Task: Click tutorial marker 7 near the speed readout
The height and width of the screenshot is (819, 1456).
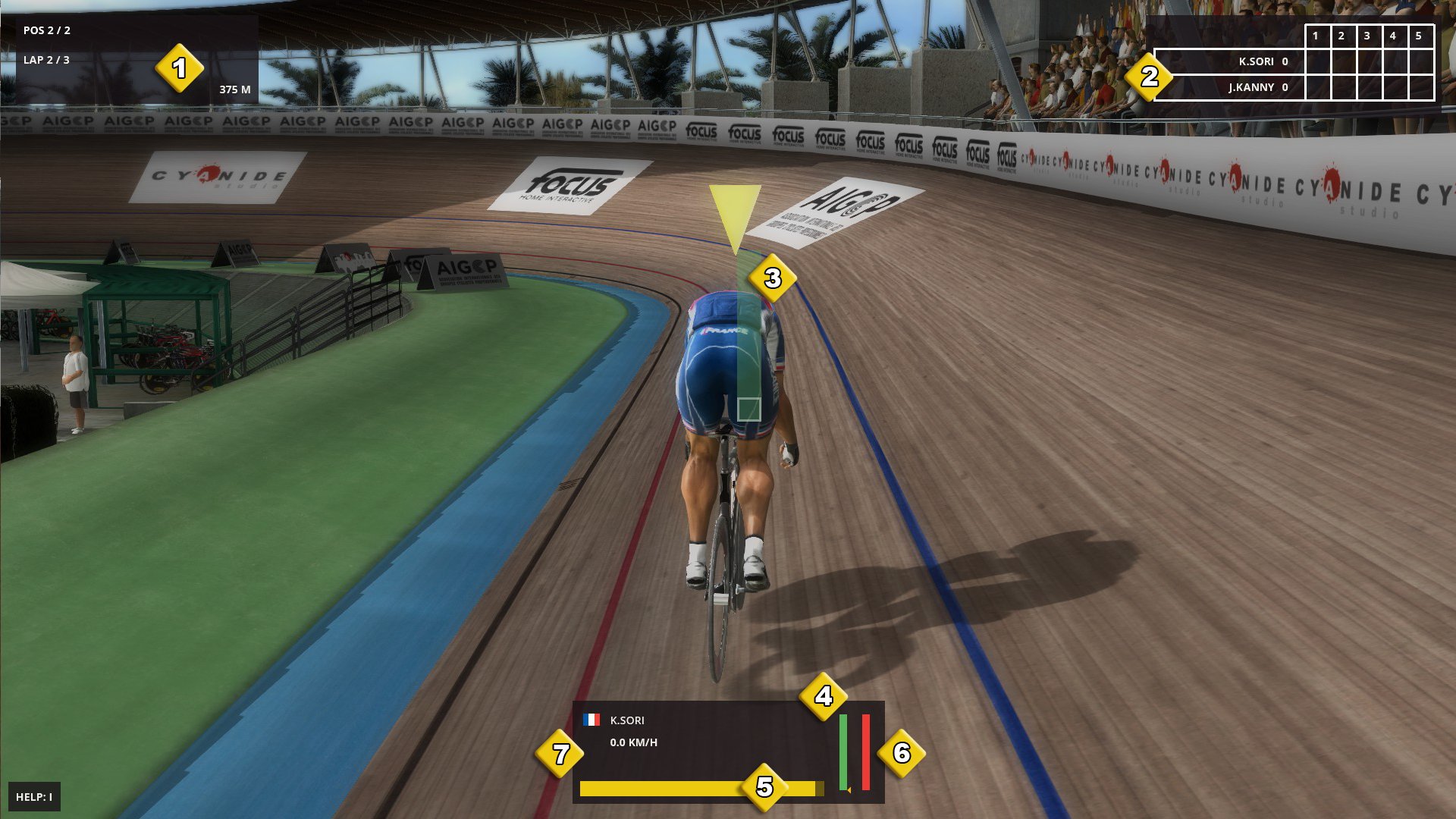Action: click(x=560, y=754)
